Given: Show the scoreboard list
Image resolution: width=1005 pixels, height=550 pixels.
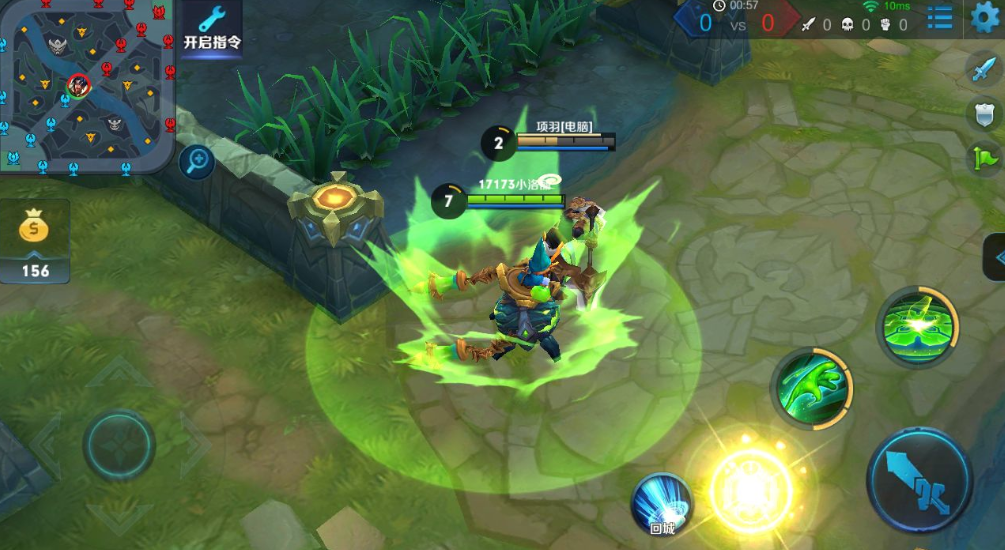Looking at the screenshot, I should (x=940, y=18).
